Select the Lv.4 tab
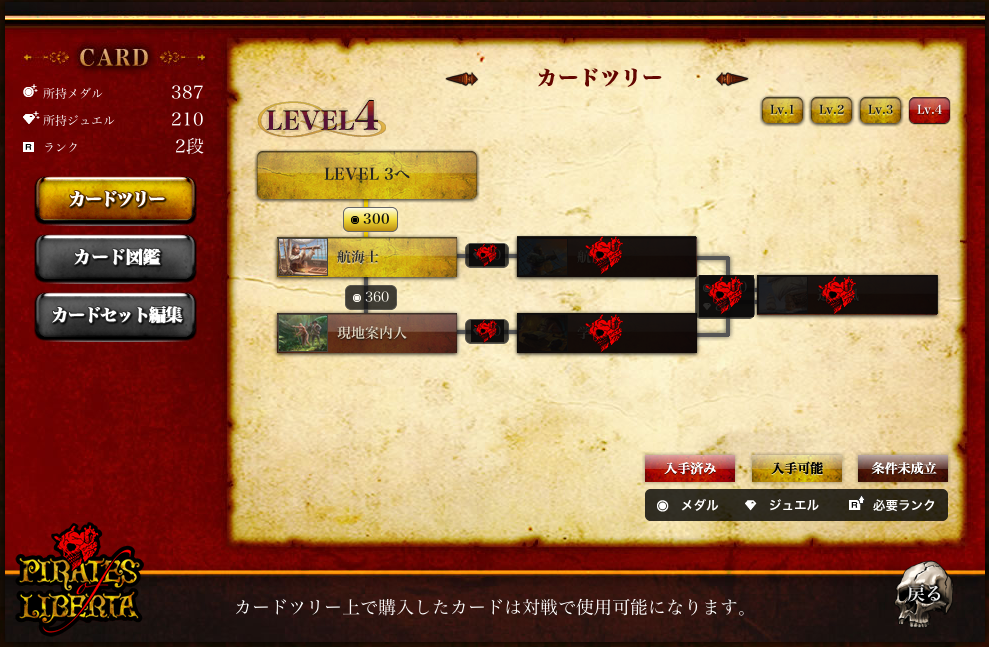The image size is (989, 647). [x=929, y=110]
